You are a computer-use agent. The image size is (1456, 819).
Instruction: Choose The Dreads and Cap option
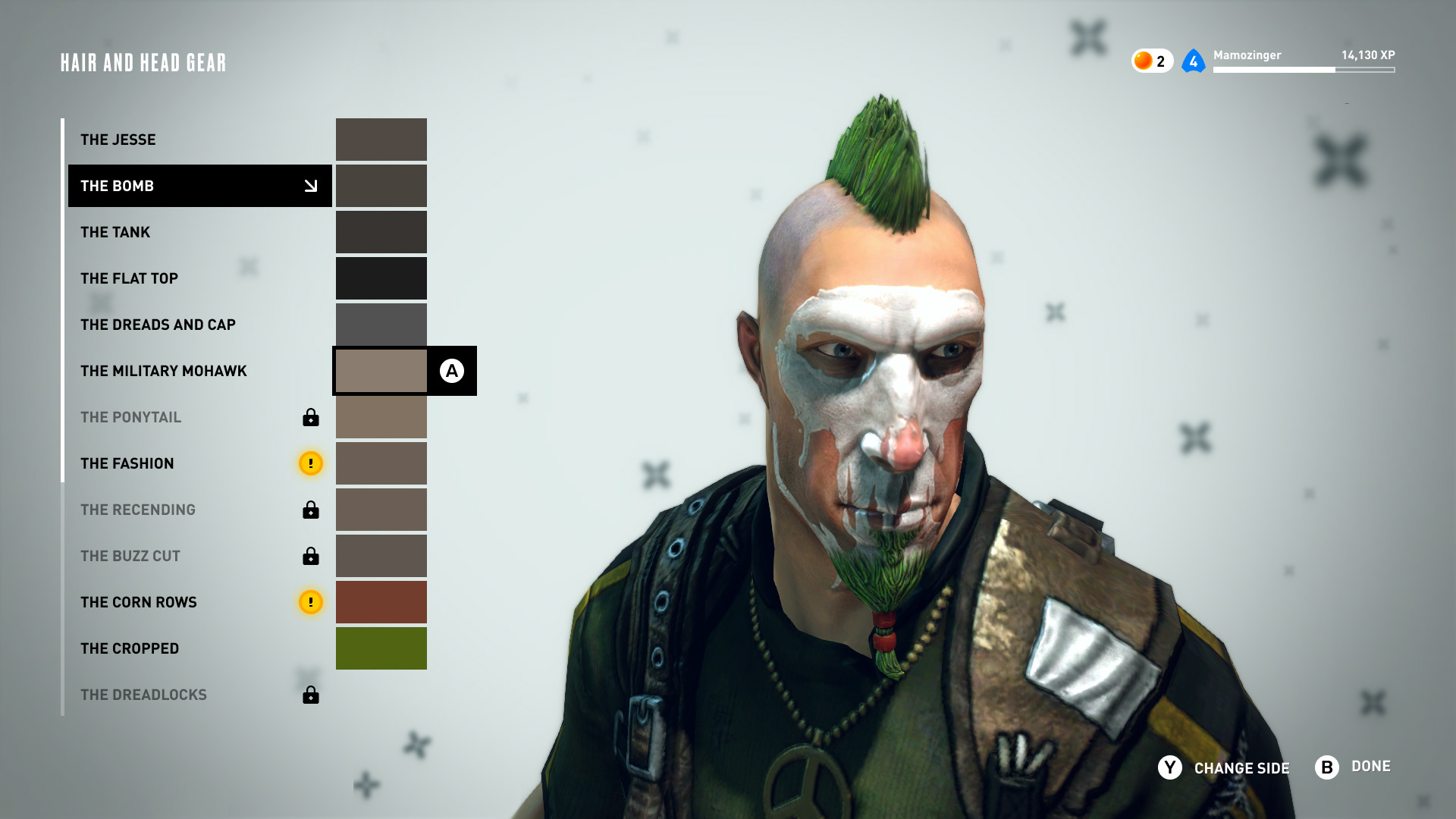pos(158,325)
